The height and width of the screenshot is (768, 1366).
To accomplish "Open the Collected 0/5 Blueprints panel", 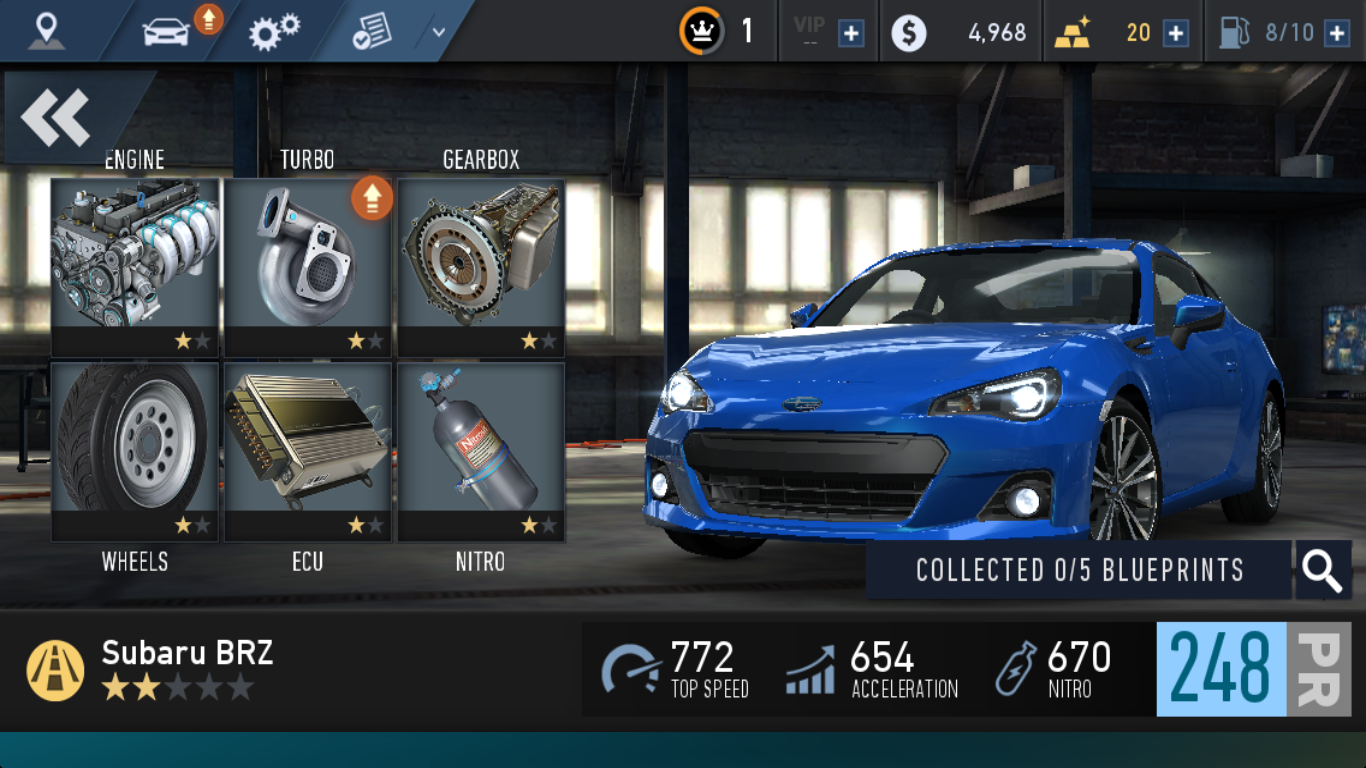I will [x=1079, y=570].
